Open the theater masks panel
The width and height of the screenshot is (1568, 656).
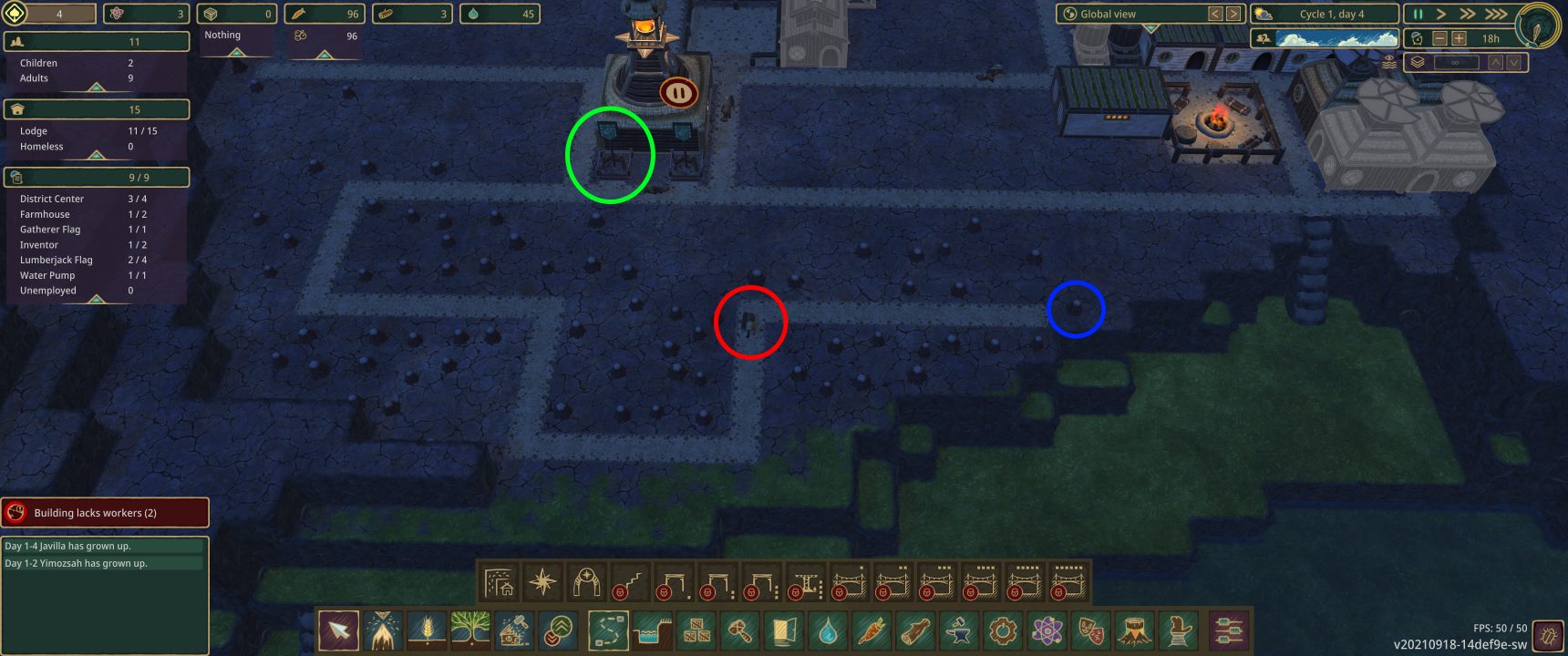click(1091, 630)
